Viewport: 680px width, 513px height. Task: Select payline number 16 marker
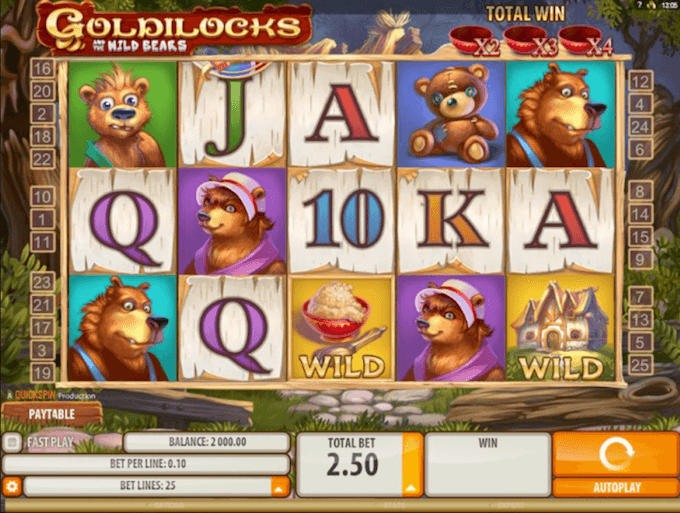(42, 69)
